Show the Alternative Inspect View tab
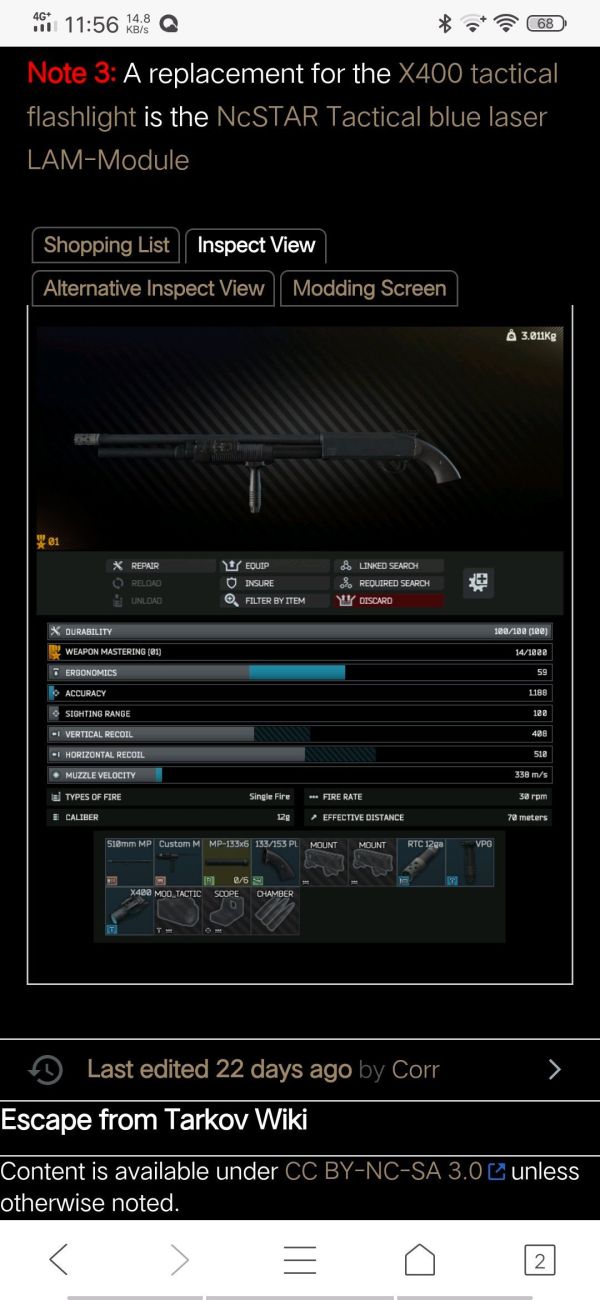This screenshot has width=600, height=1300. tap(153, 289)
